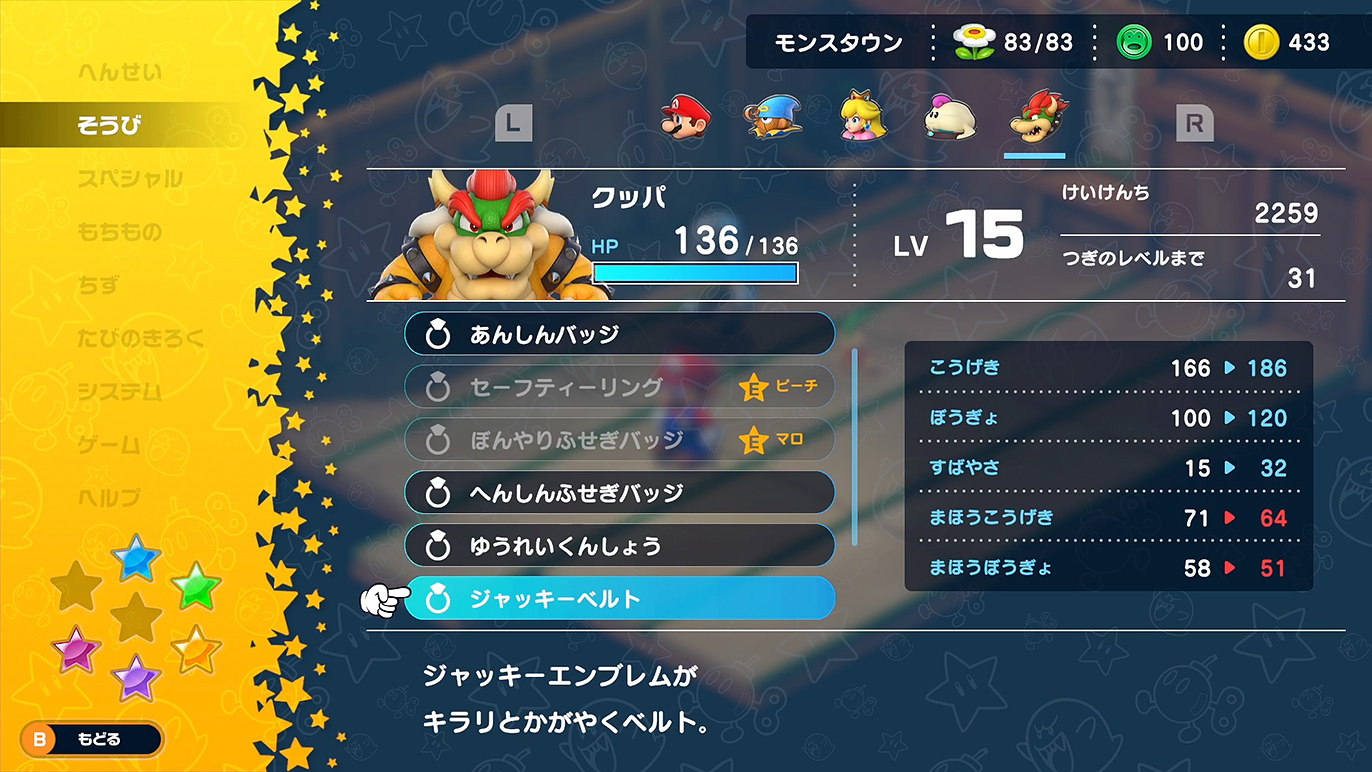
Task: Select the highlighted ジャッキーベルト accessory
Action: point(619,599)
